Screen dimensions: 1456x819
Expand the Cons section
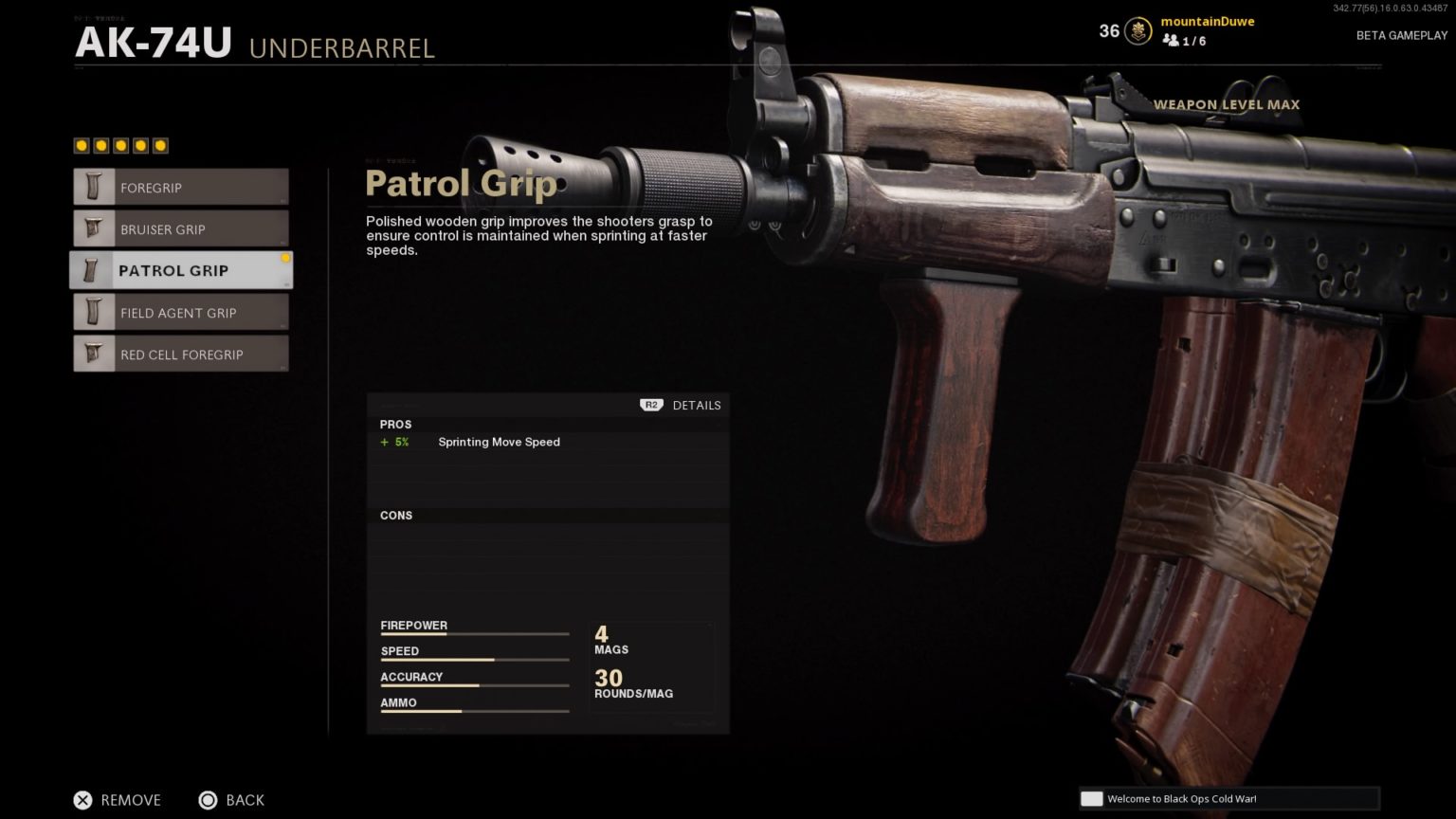396,515
